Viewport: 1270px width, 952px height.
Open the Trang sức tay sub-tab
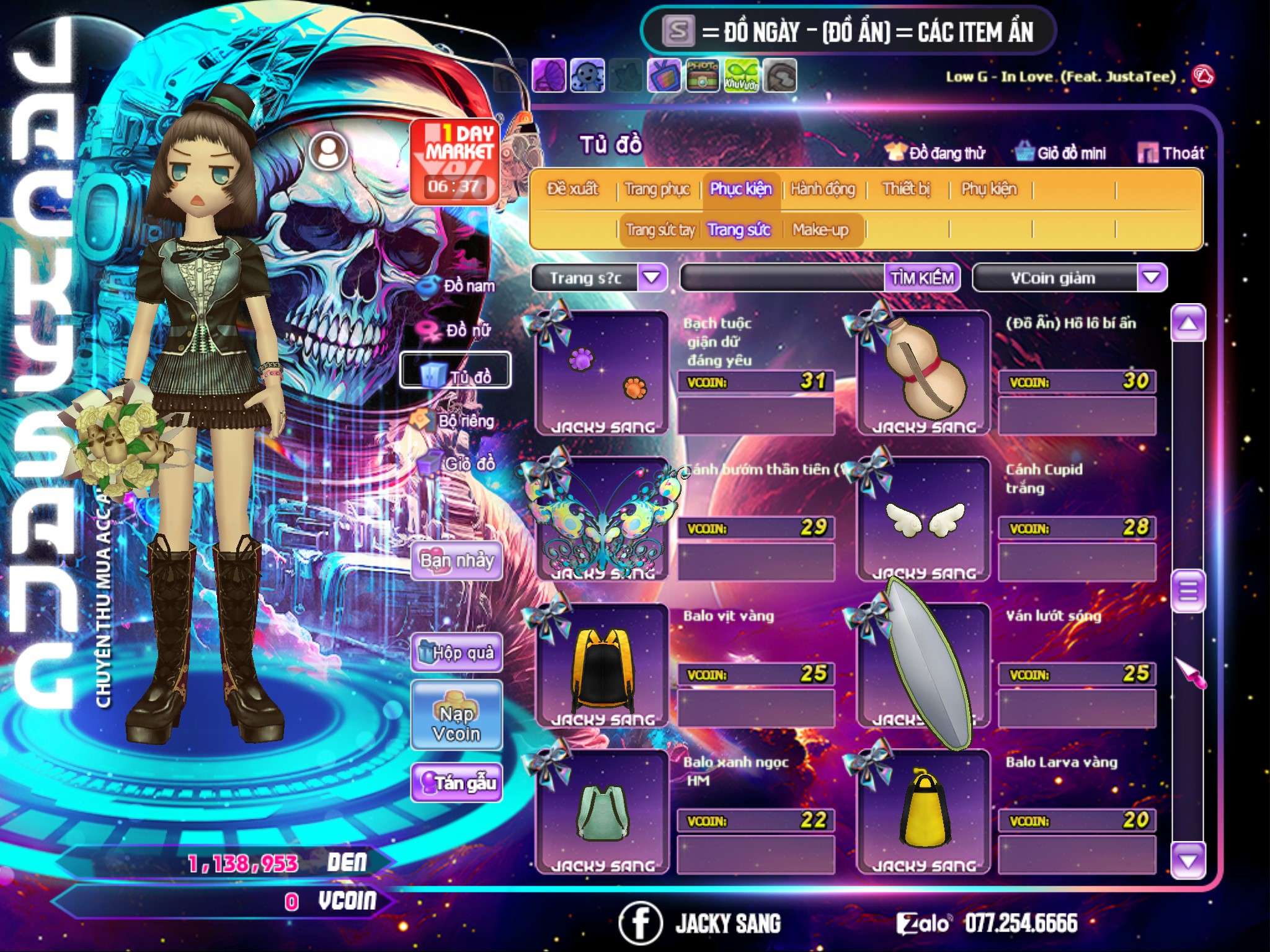tap(660, 230)
